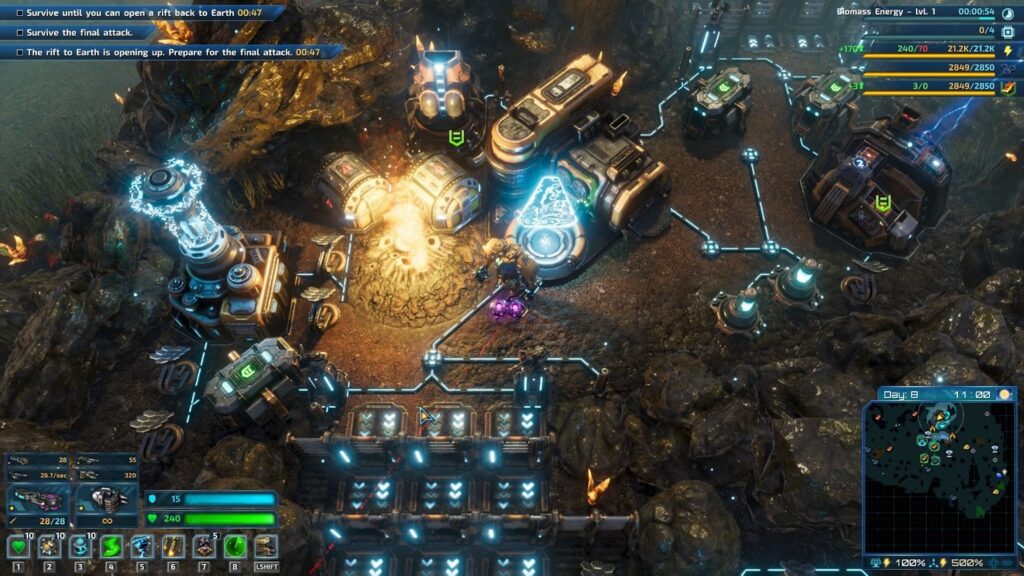
Task: Select the 'Survive the final attack' objective
Action: (x=90, y=32)
